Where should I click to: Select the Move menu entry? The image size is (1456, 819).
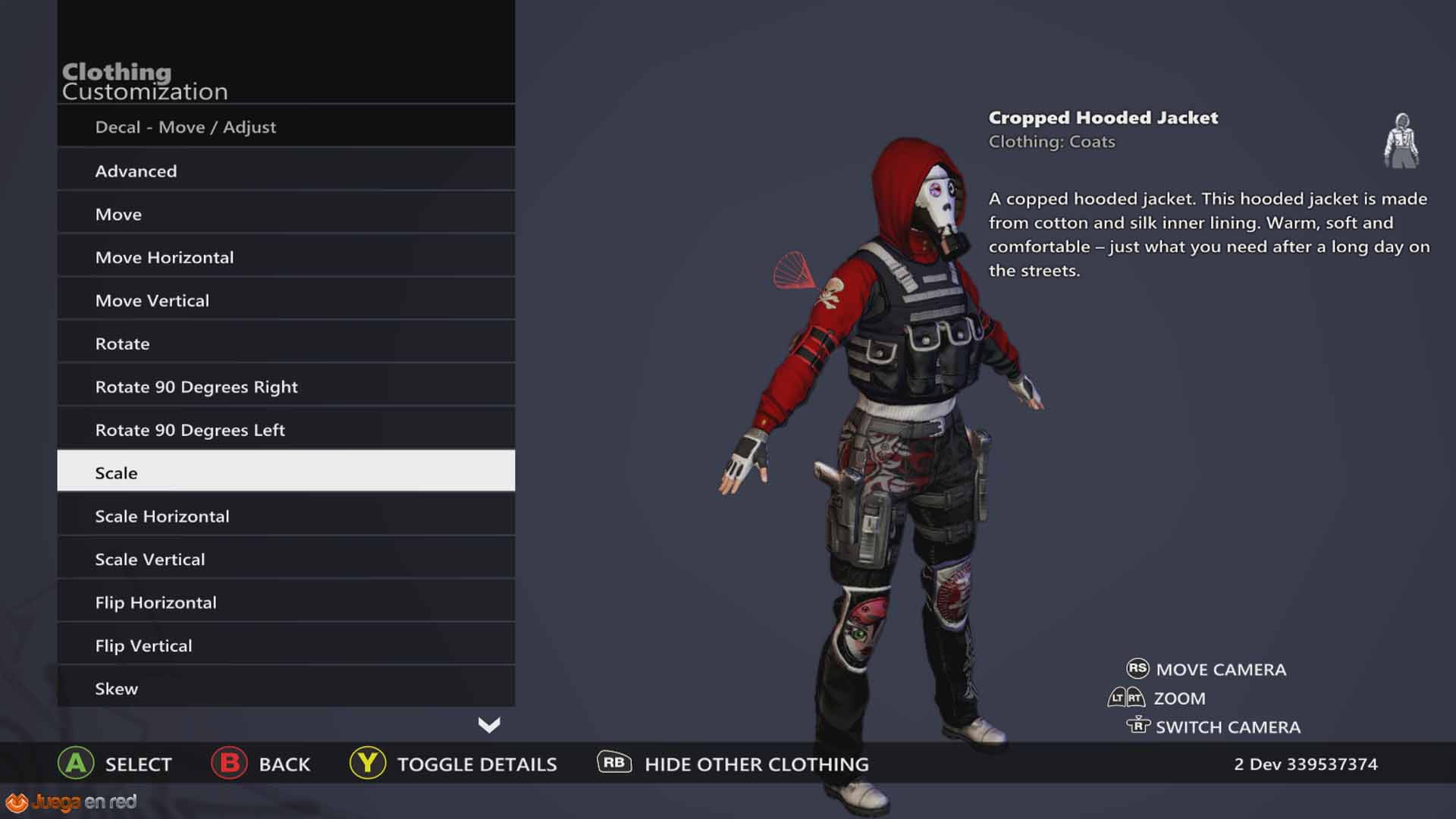pos(286,214)
